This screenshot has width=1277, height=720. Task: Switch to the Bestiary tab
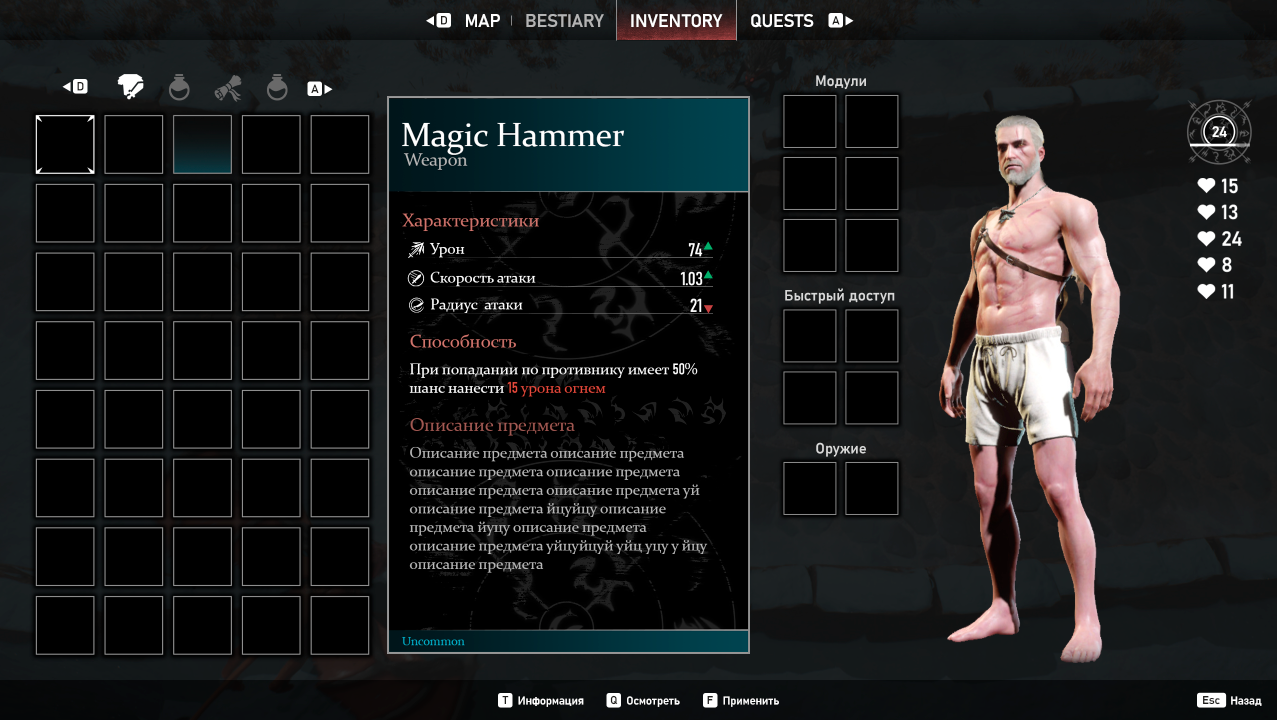pyautogui.click(x=564, y=21)
